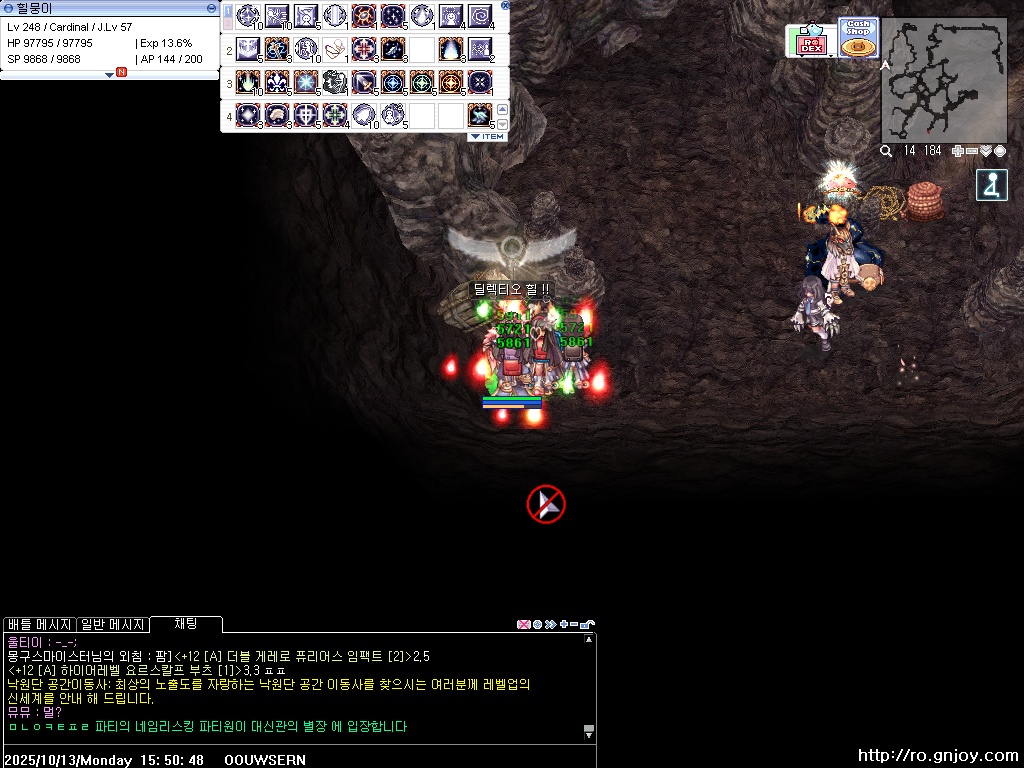Close the skill hotbar window

pyautogui.click(x=505, y=5)
